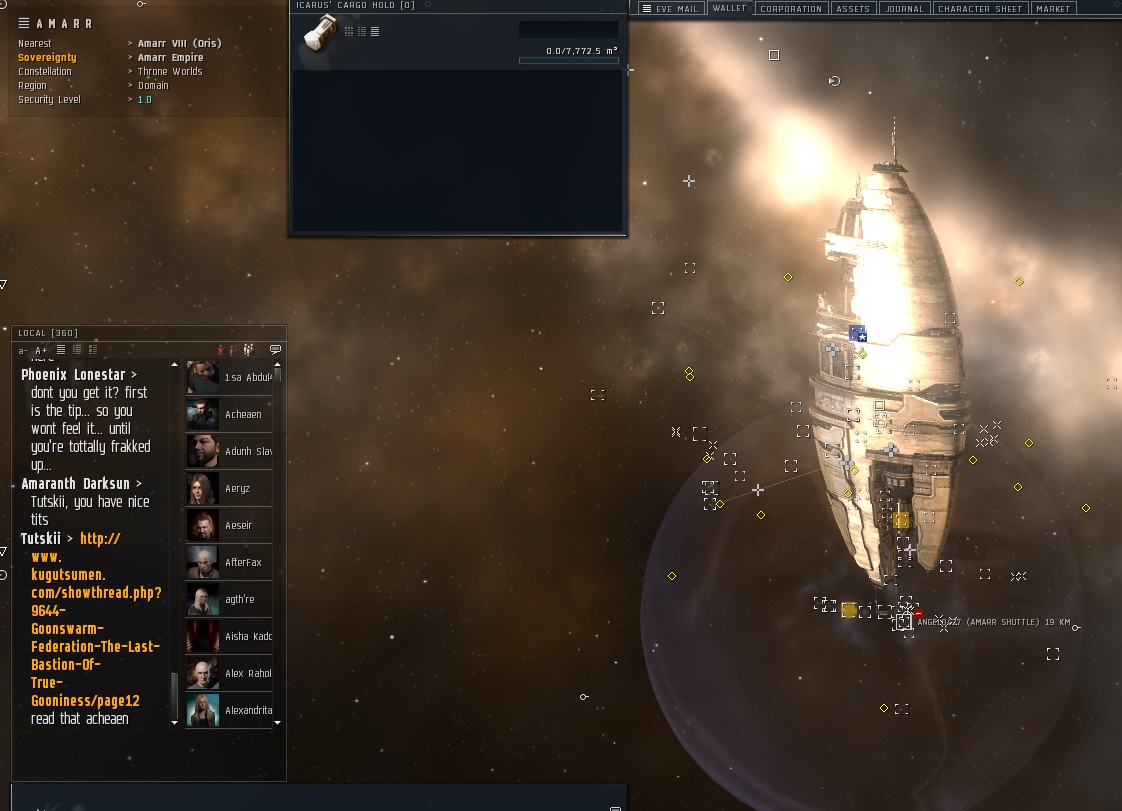Screen dimensions: 1122x811
Task: Show the Assets tab
Action: (x=853, y=9)
